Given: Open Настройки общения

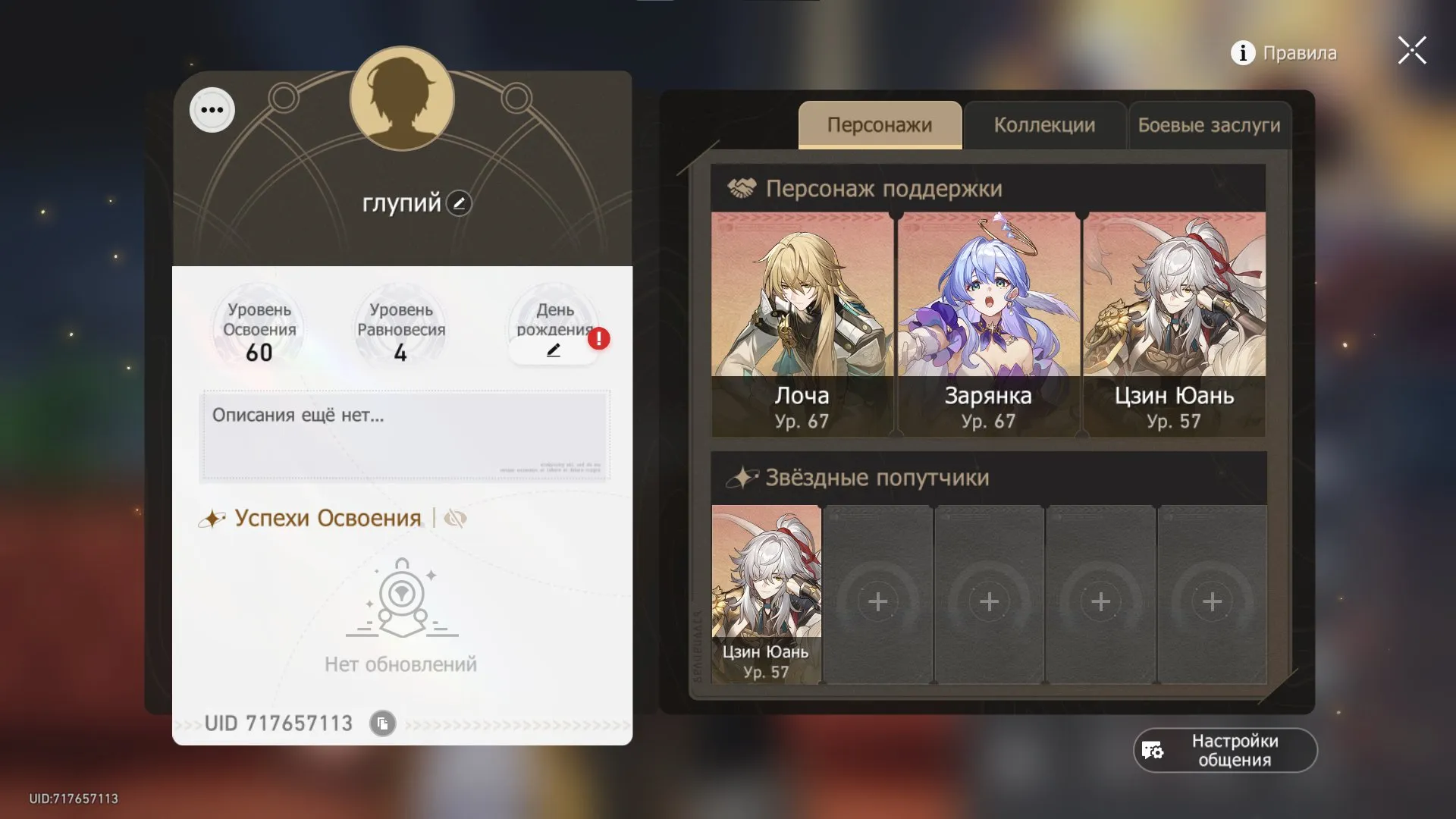Looking at the screenshot, I should [1224, 750].
